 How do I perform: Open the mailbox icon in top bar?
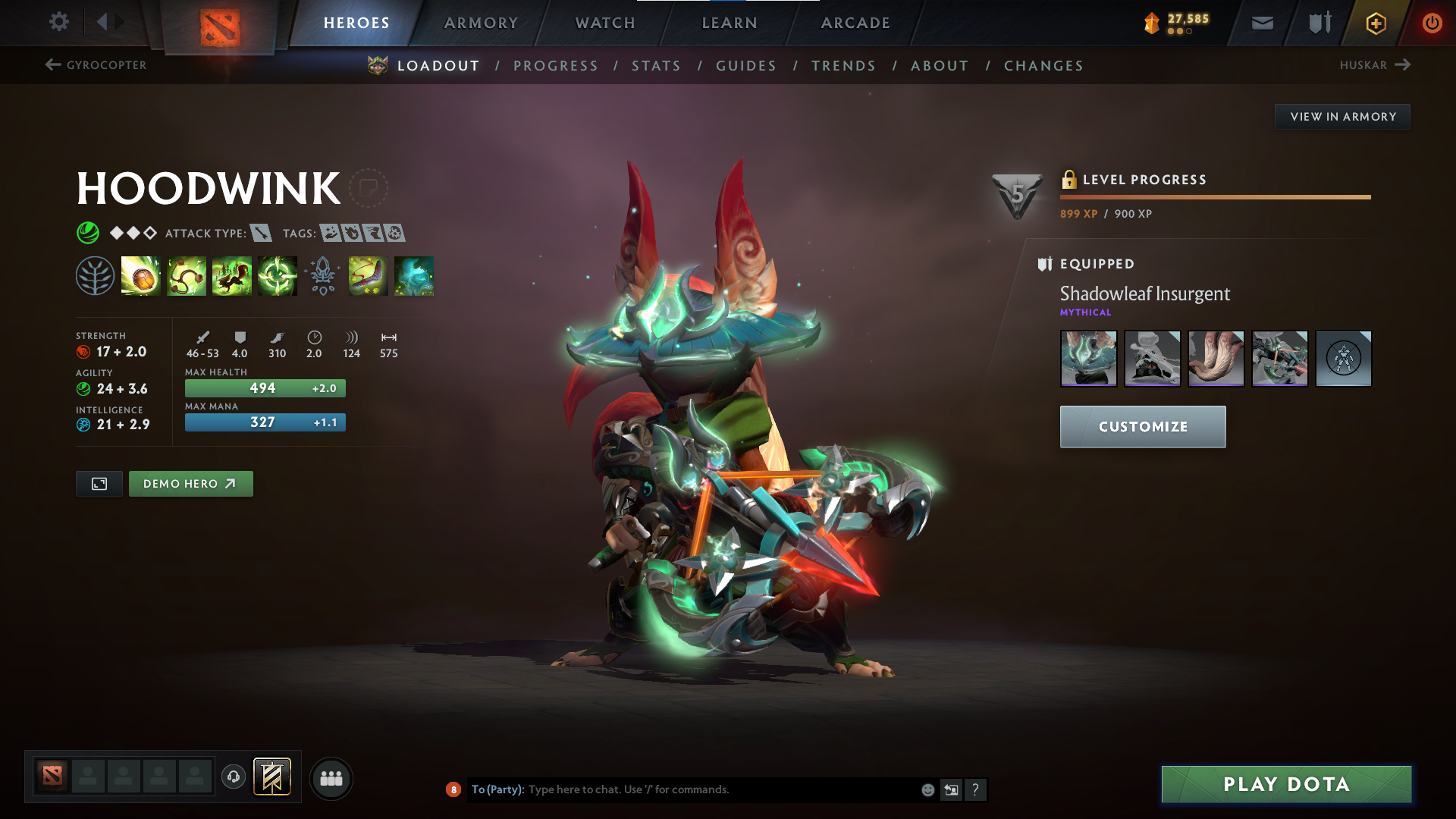(x=1262, y=22)
